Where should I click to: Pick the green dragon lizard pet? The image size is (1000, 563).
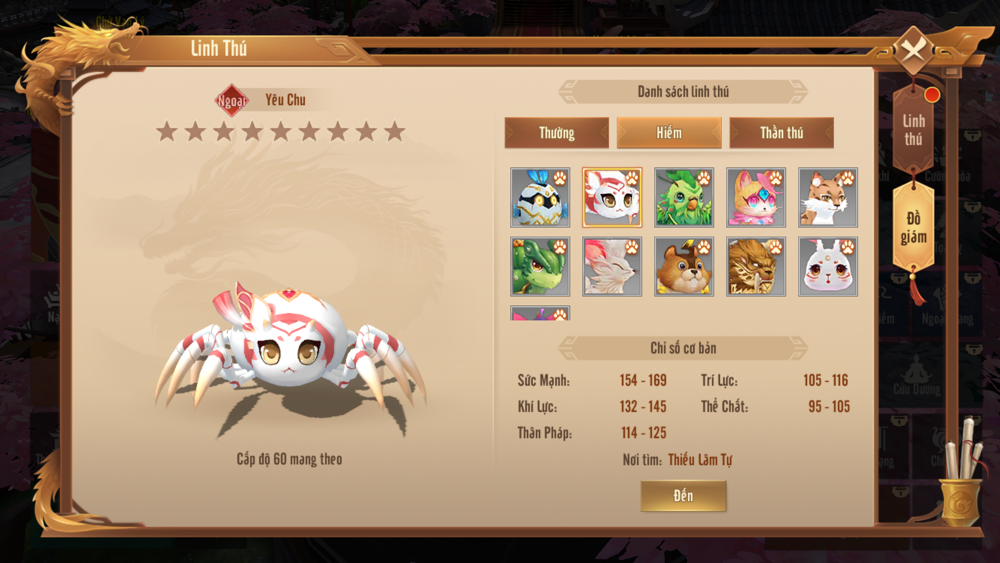(540, 267)
